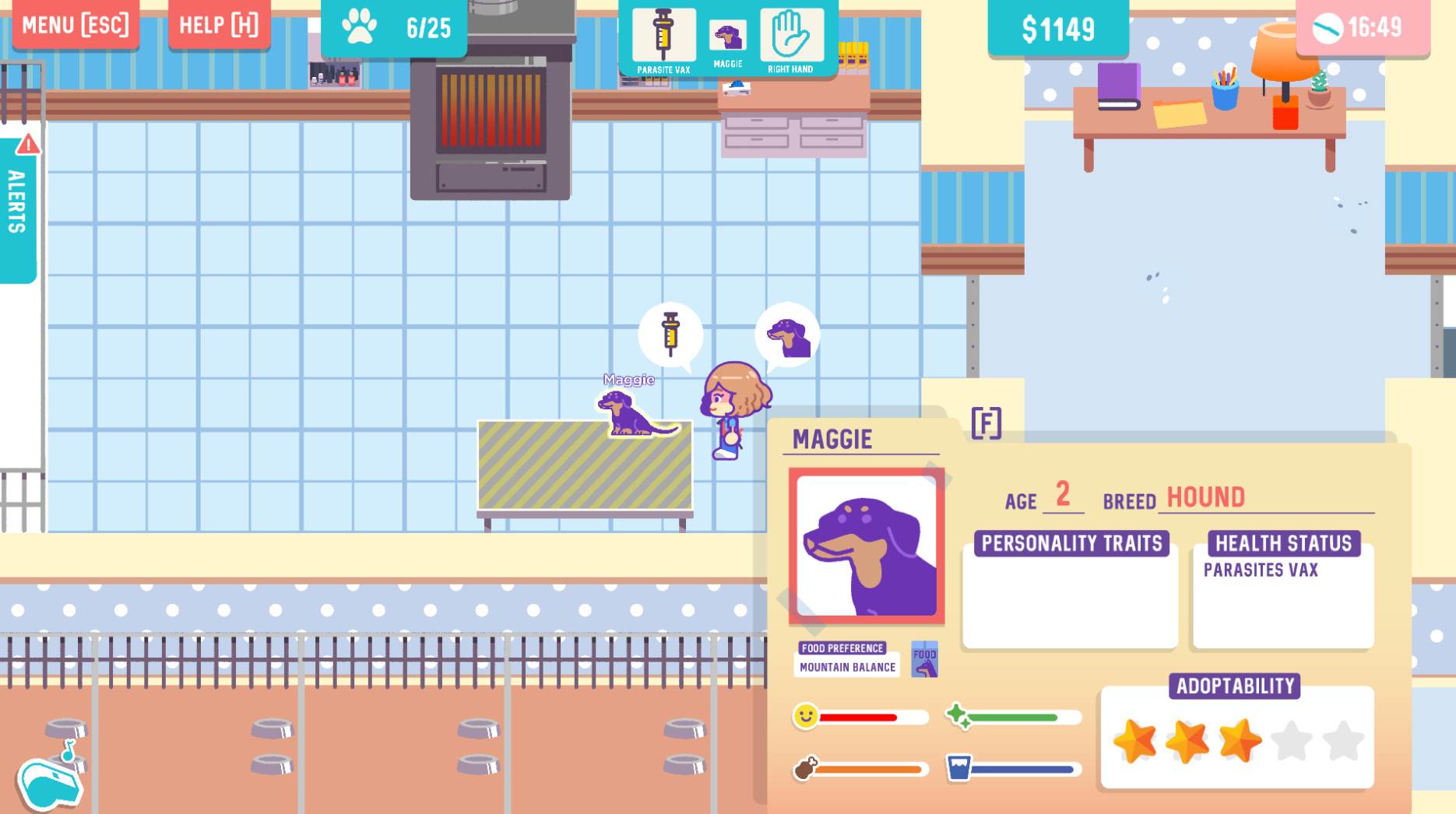Click the water glass thirst icon

pos(957,768)
